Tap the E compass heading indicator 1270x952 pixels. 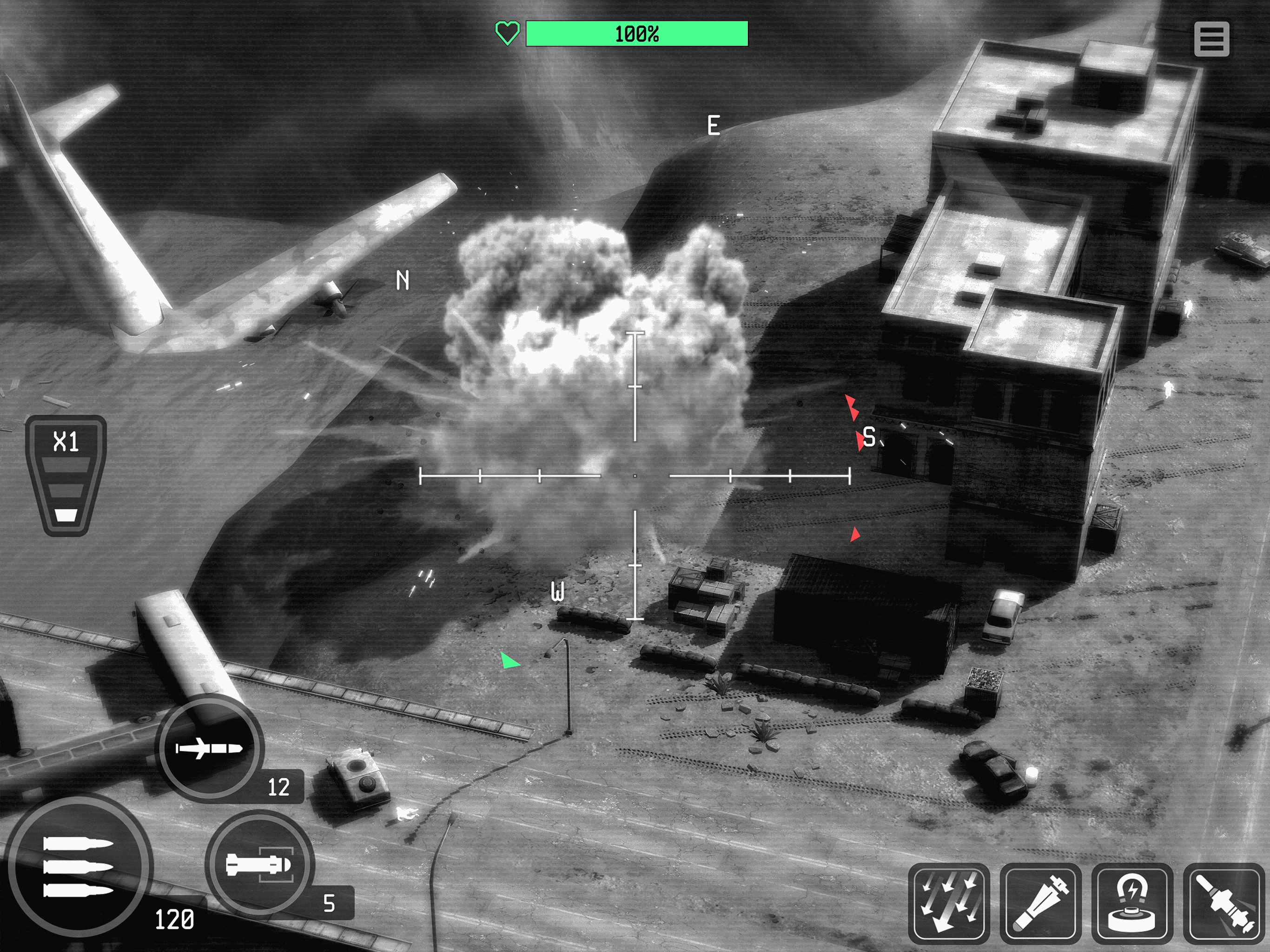coord(714,124)
